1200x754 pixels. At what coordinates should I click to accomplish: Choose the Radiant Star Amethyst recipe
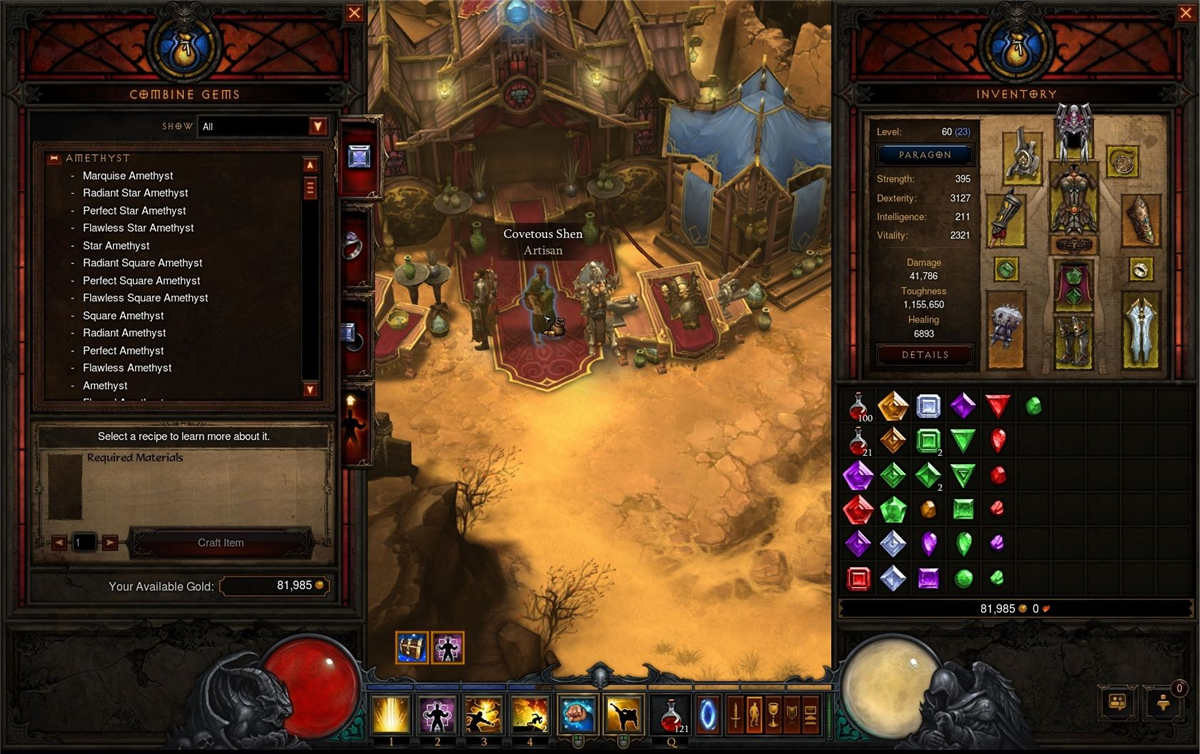[135, 193]
